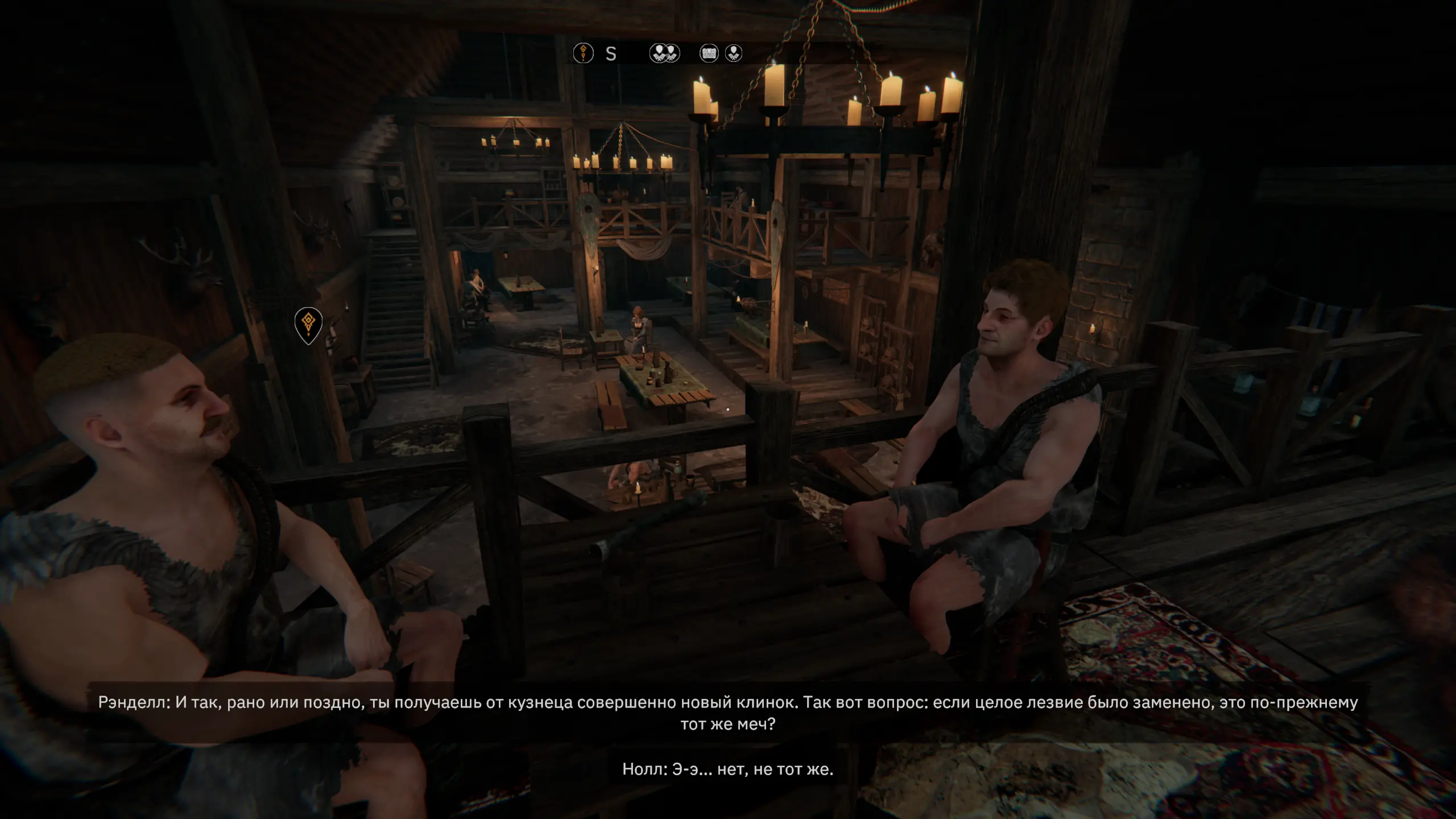Screen dimensions: 1456x819
Task: Select the lone merchant icon beside the chest
Action: pos(734,53)
